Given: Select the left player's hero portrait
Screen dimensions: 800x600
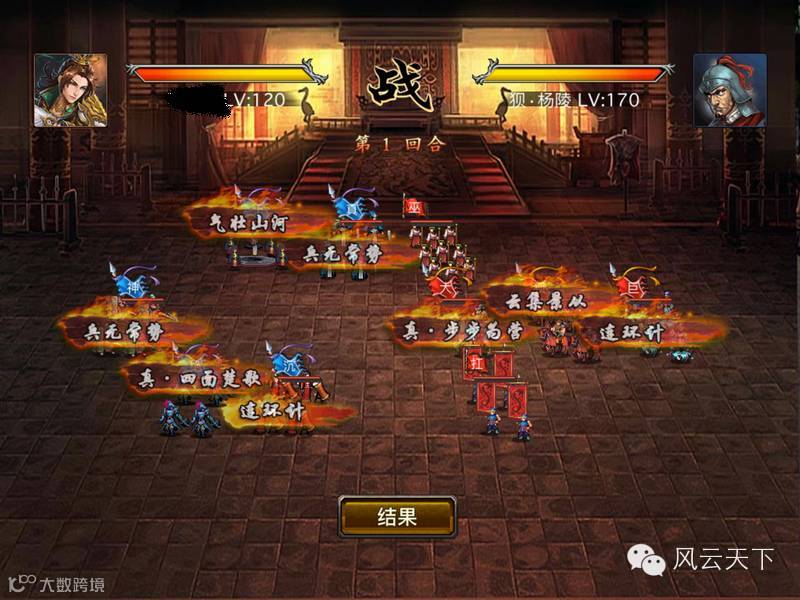Looking at the screenshot, I should click(x=70, y=90).
